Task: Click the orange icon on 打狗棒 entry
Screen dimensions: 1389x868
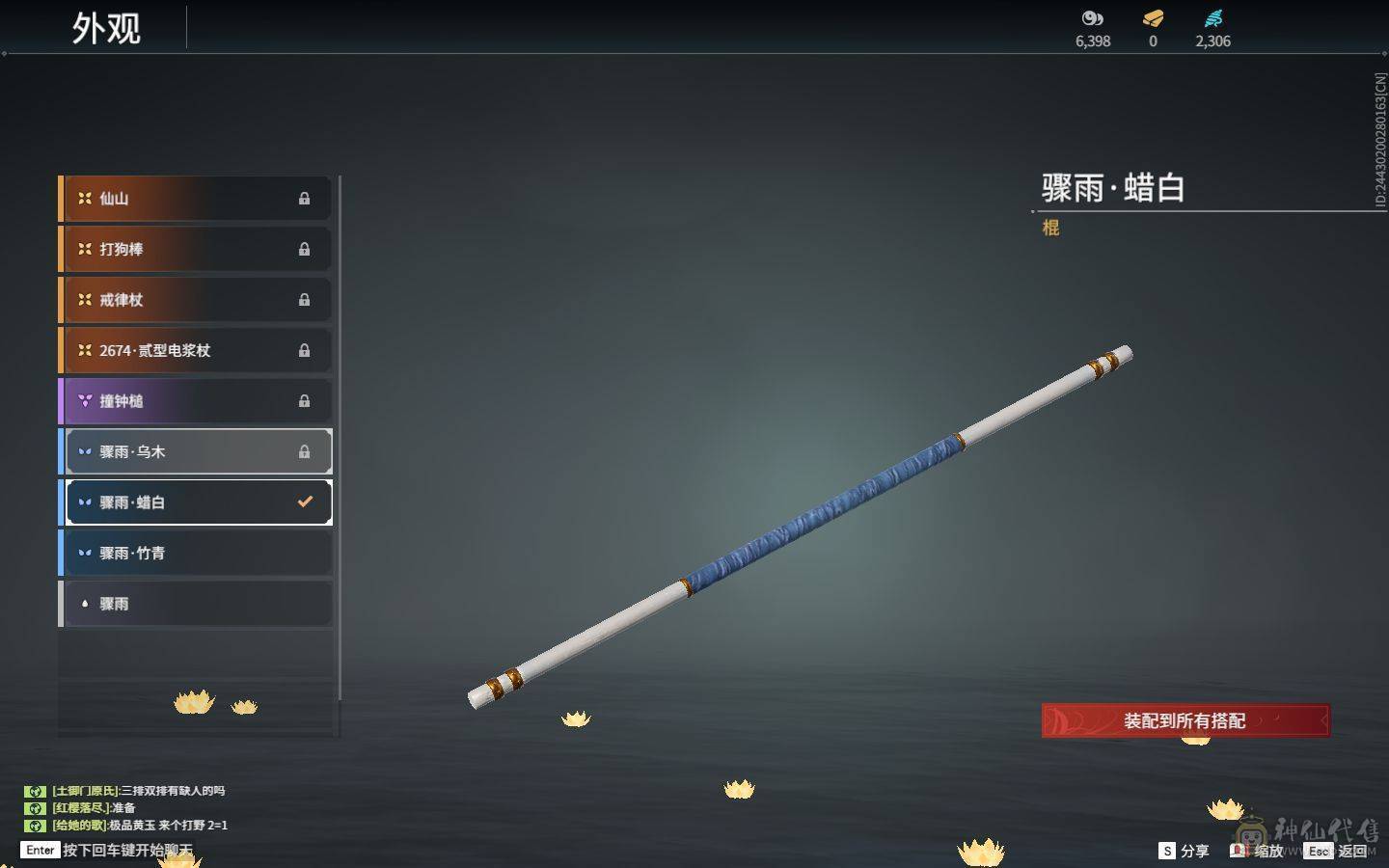Action: 83,249
